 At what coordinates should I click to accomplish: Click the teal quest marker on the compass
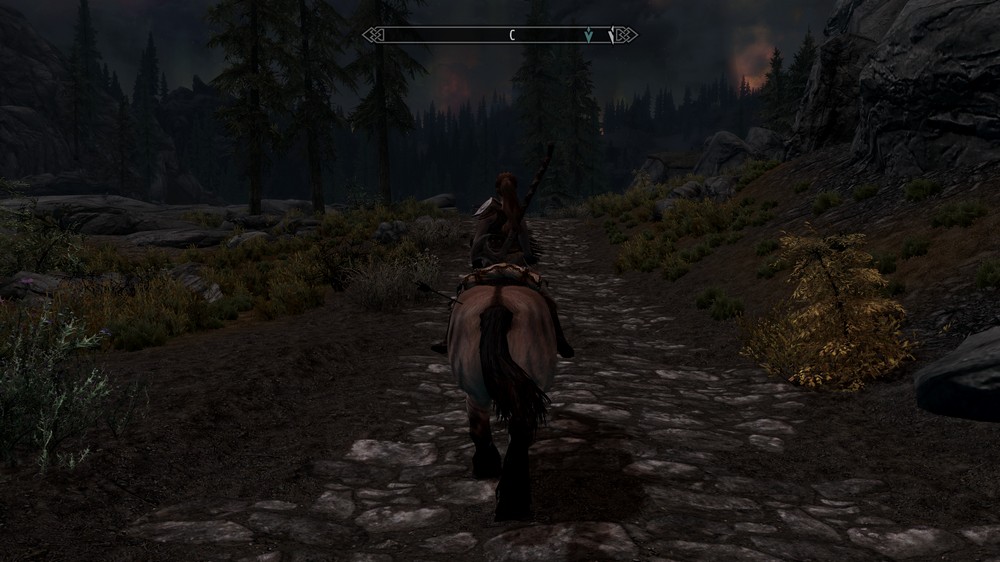coord(589,35)
